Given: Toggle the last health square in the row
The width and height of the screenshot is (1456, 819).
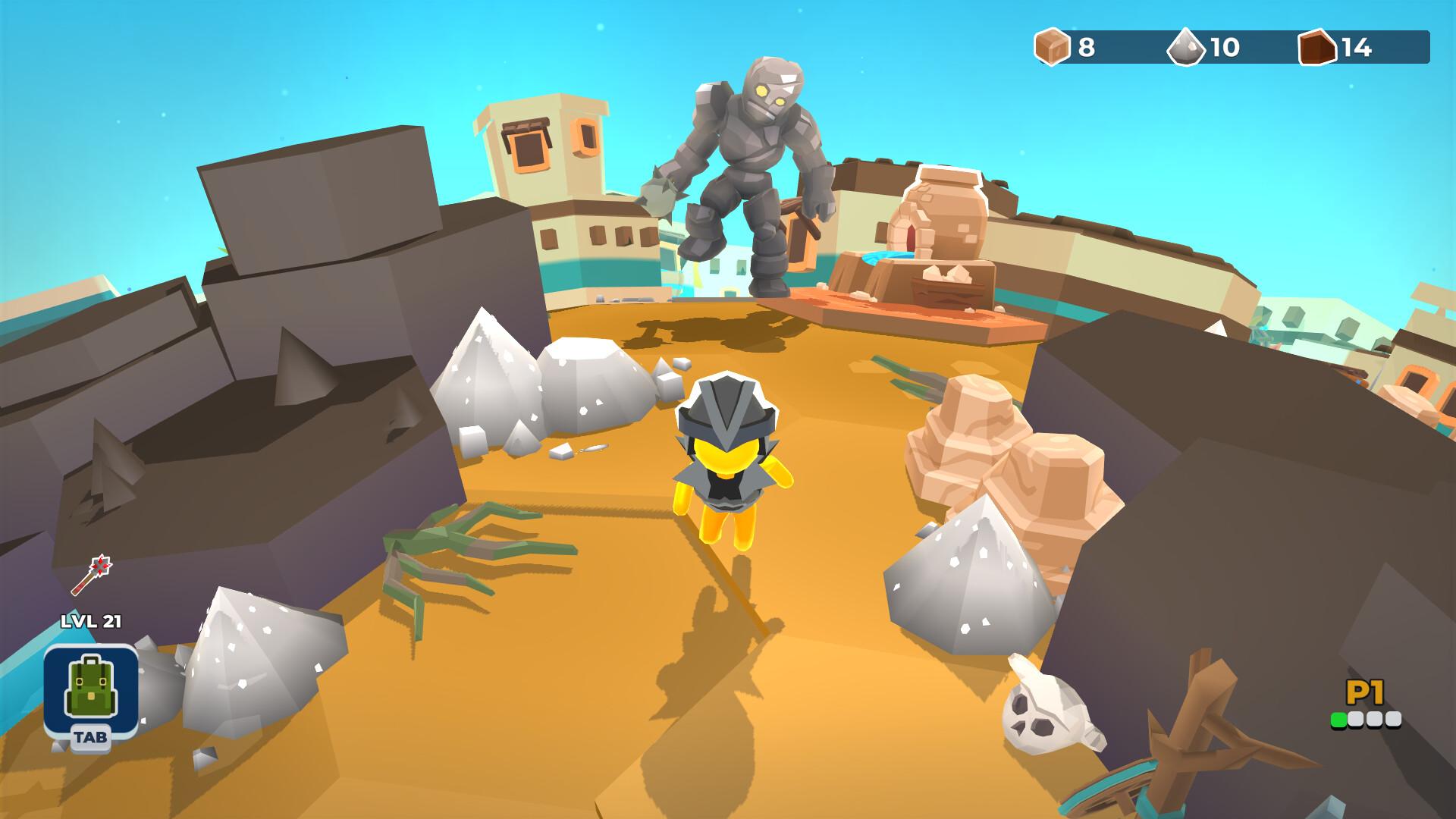Looking at the screenshot, I should pyautogui.click(x=1394, y=719).
